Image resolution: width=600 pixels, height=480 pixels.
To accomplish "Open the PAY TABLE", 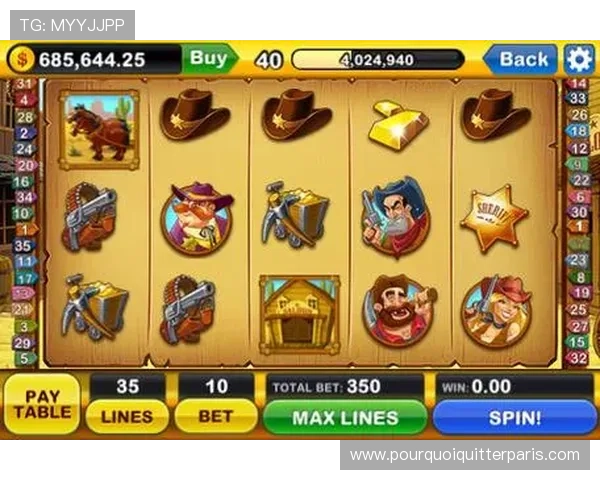I will click(x=42, y=403).
